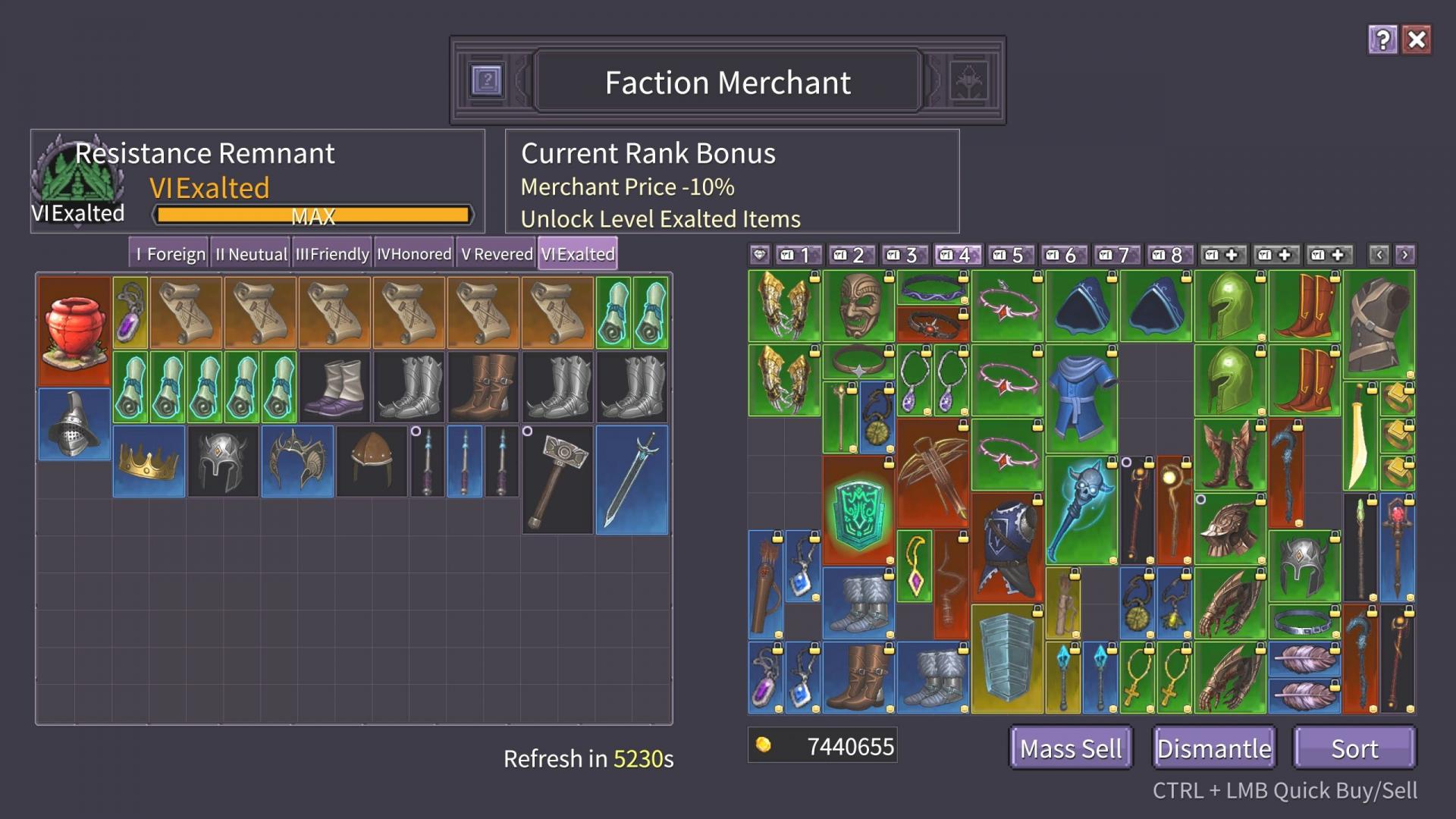The height and width of the screenshot is (819, 1456).
Task: Choose the blue greatsword merchant item
Action: click(x=632, y=479)
